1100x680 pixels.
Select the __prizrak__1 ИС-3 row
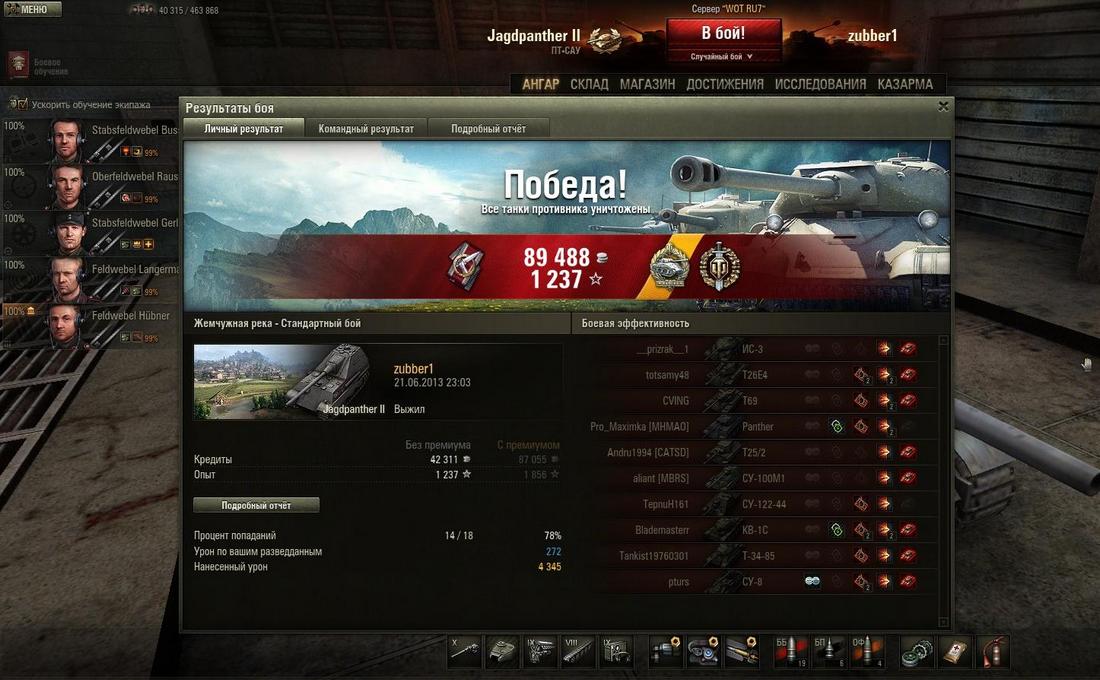(760, 349)
